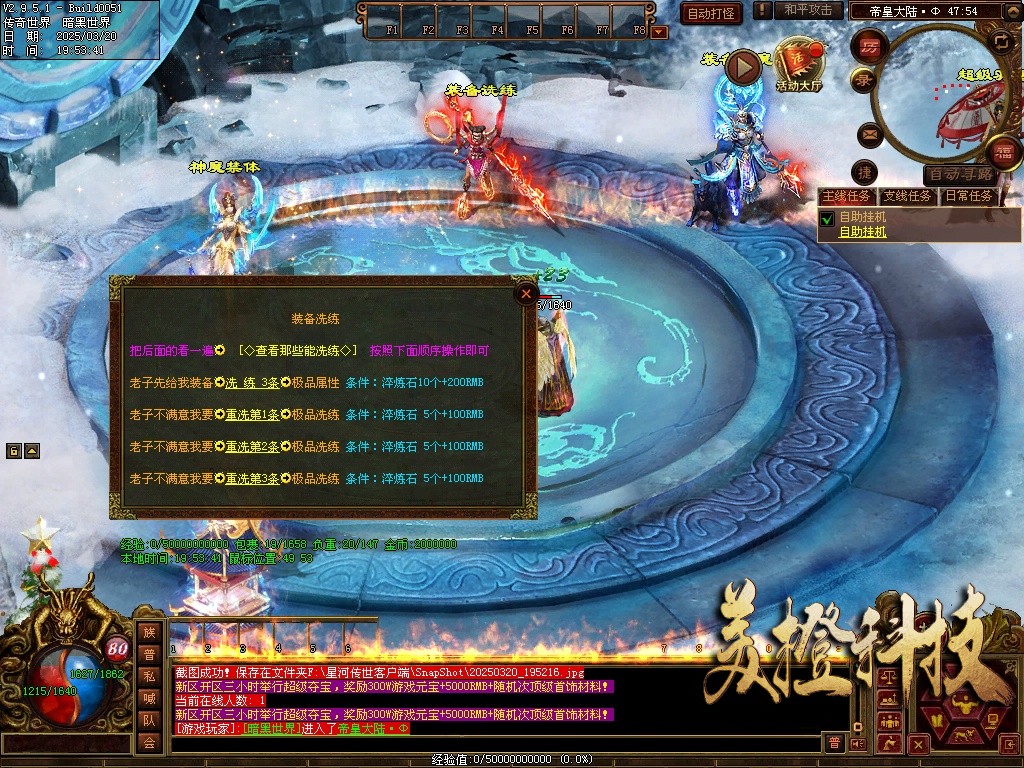The image size is (1024, 768).
Task: Open the mail envelope icon
Action: [x=868, y=133]
